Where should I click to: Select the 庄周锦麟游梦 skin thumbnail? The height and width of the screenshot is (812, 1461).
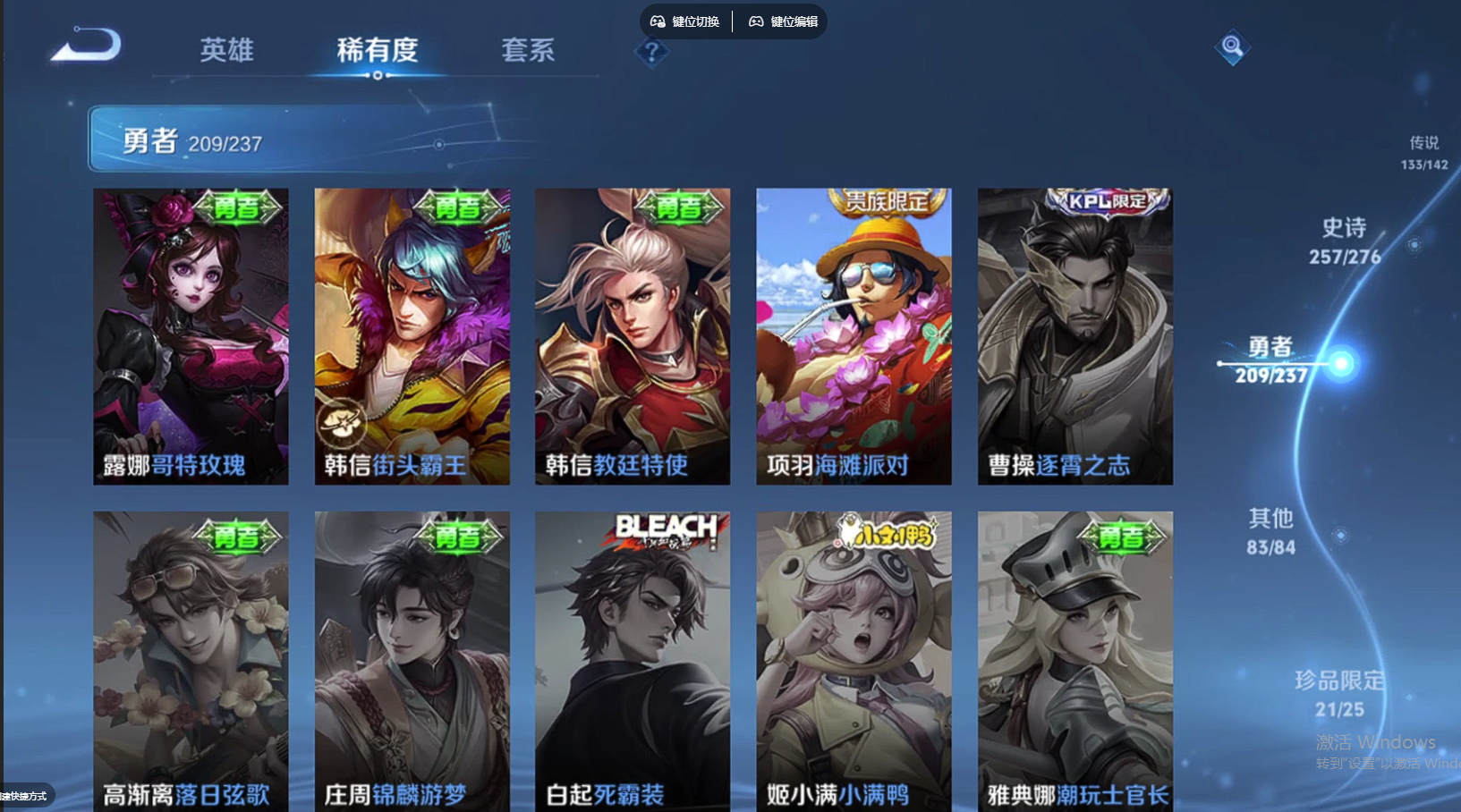(x=412, y=657)
